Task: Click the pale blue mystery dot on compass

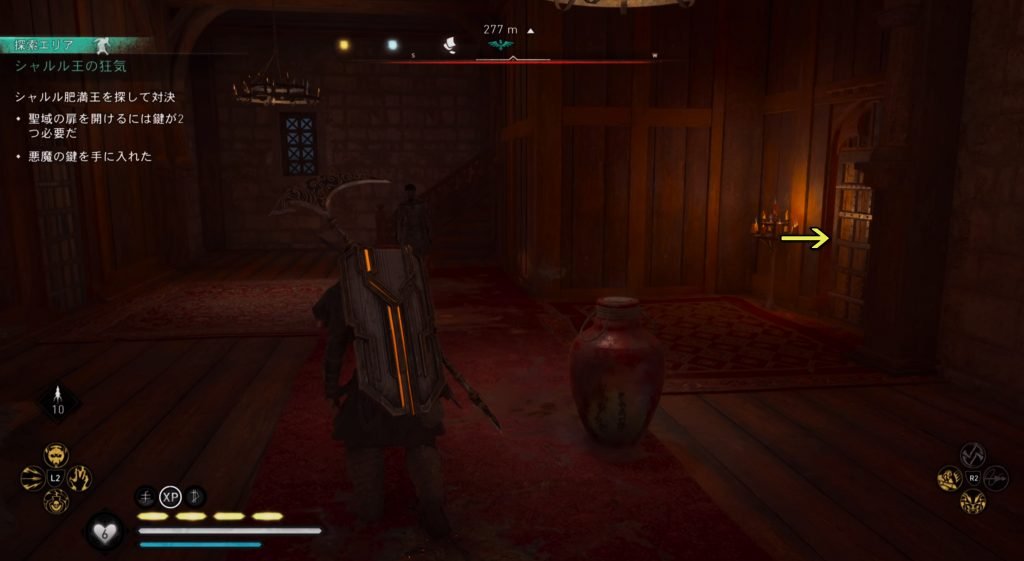Action: click(393, 45)
